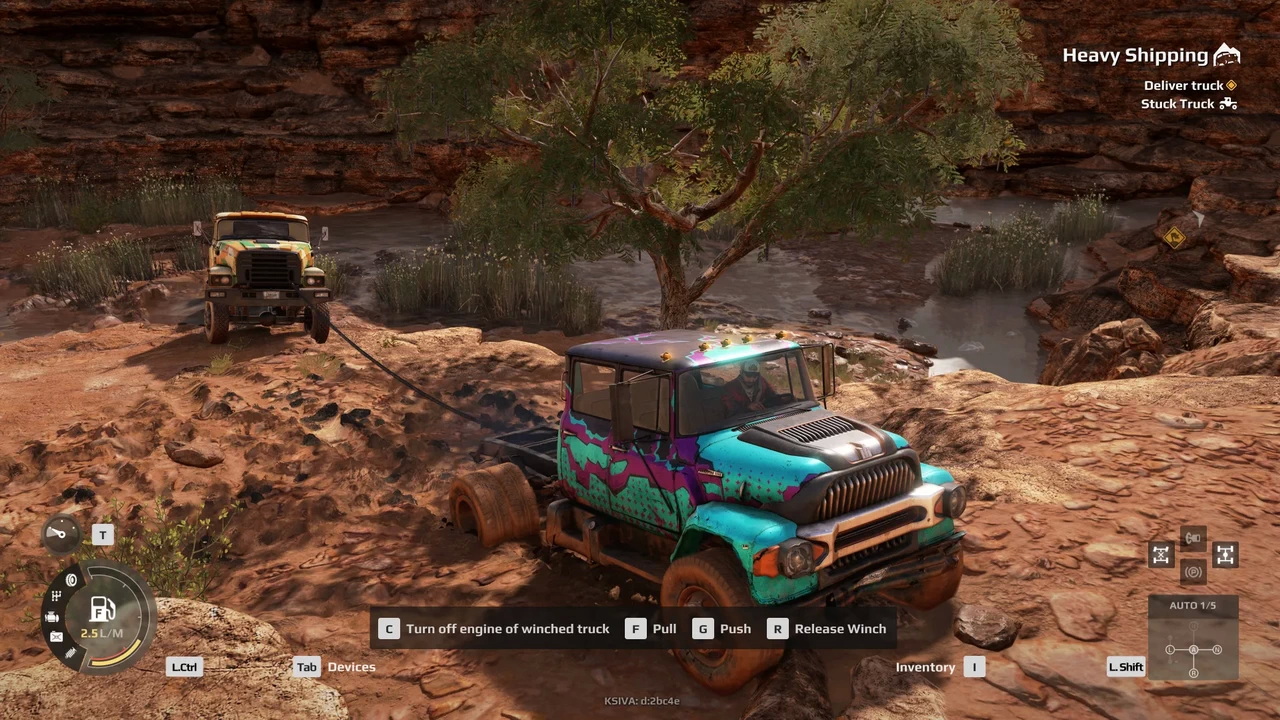Toggle the differential lock icon
Image resolution: width=1280 pixels, height=720 pixels.
point(1161,555)
